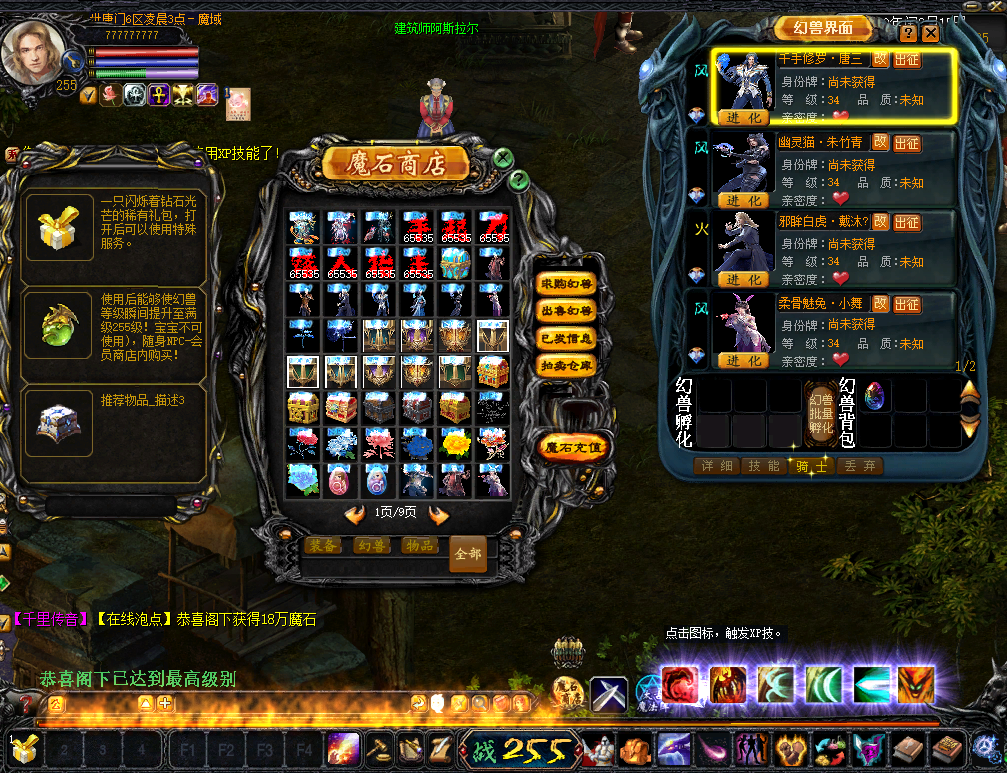Open the 求购幻兽 buy-request option

pyautogui.click(x=565, y=284)
